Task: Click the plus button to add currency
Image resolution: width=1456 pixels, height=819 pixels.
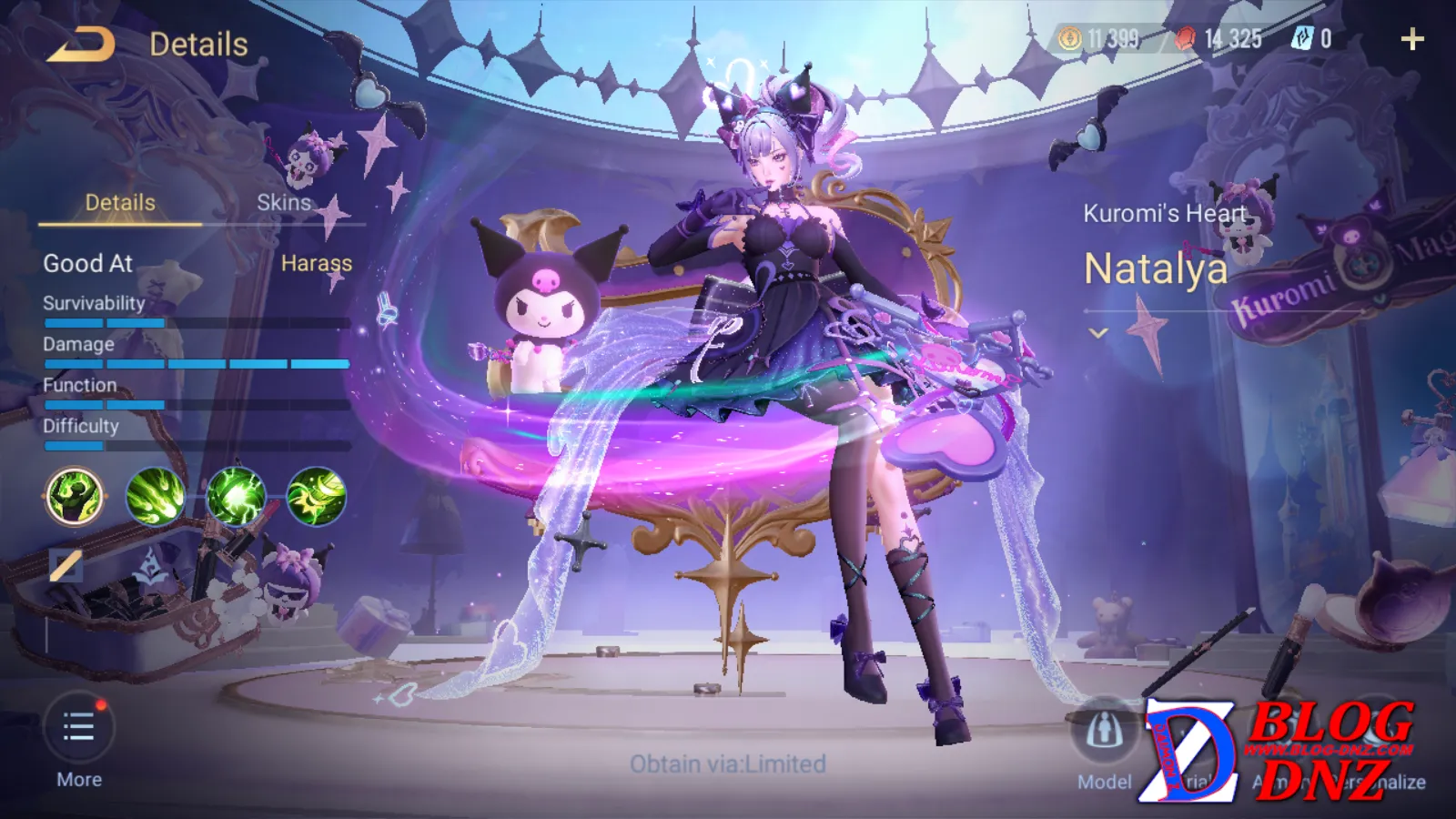Action: (x=1411, y=39)
